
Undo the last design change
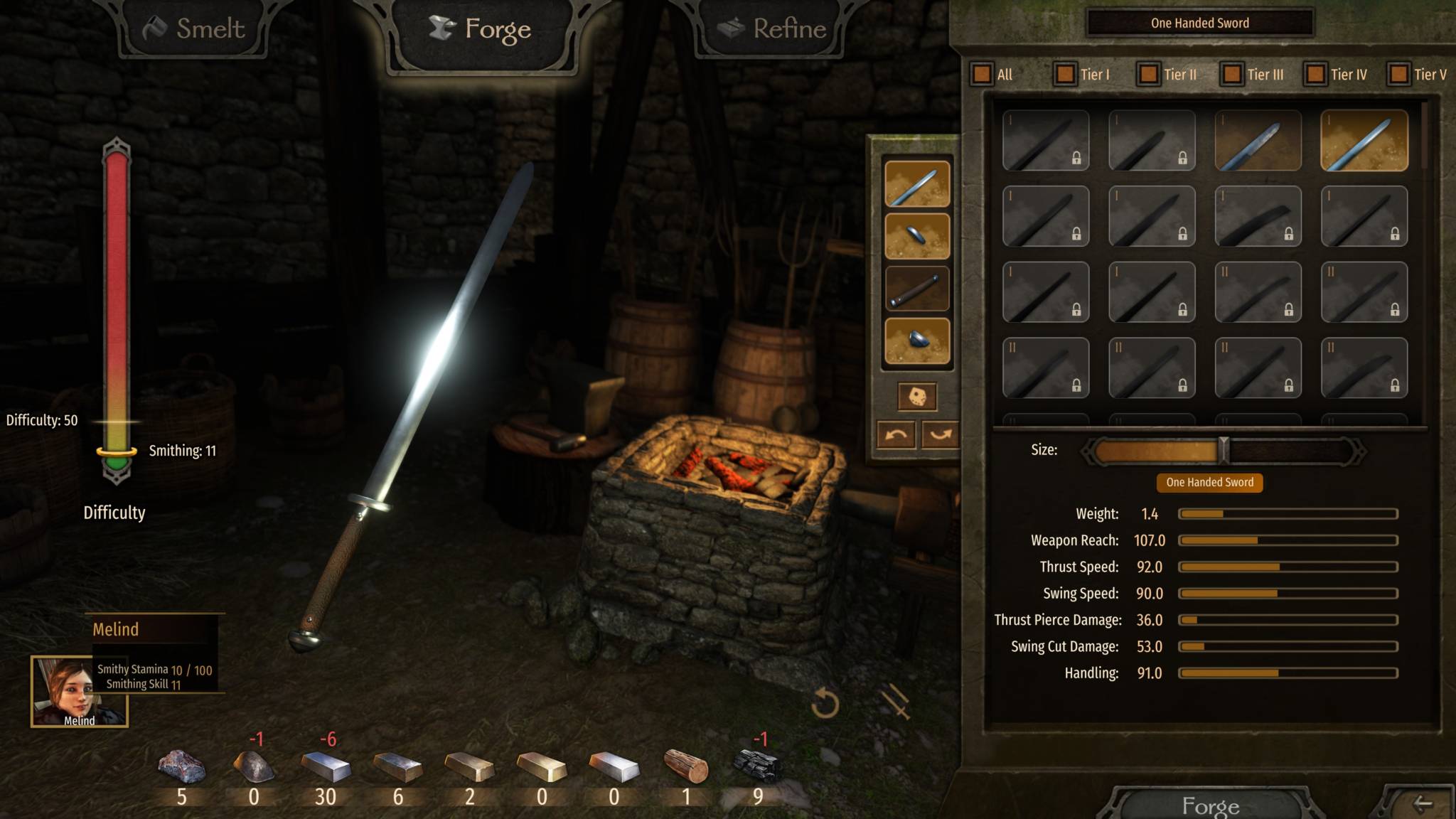click(x=896, y=434)
